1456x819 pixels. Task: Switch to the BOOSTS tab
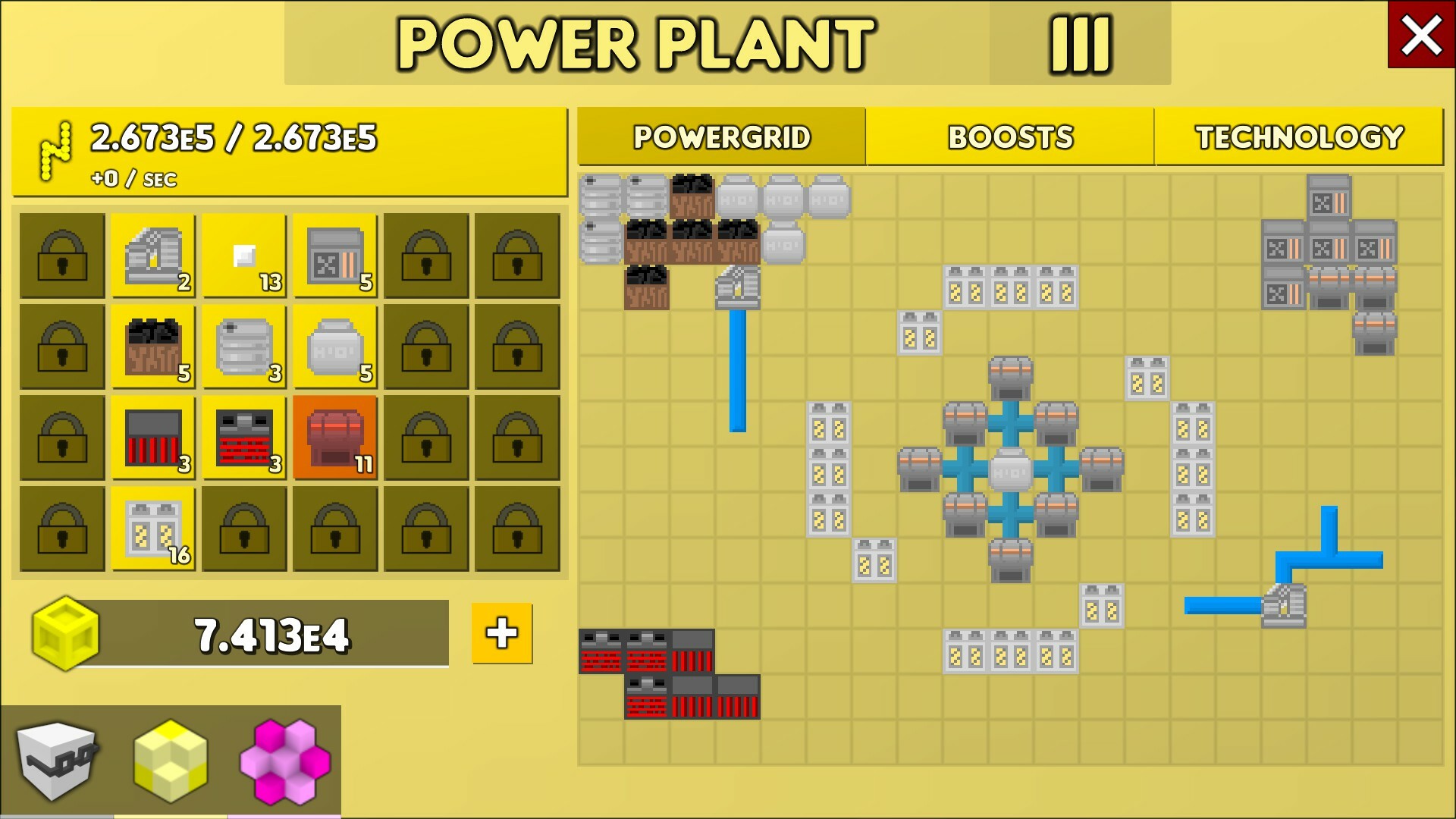click(x=1011, y=137)
